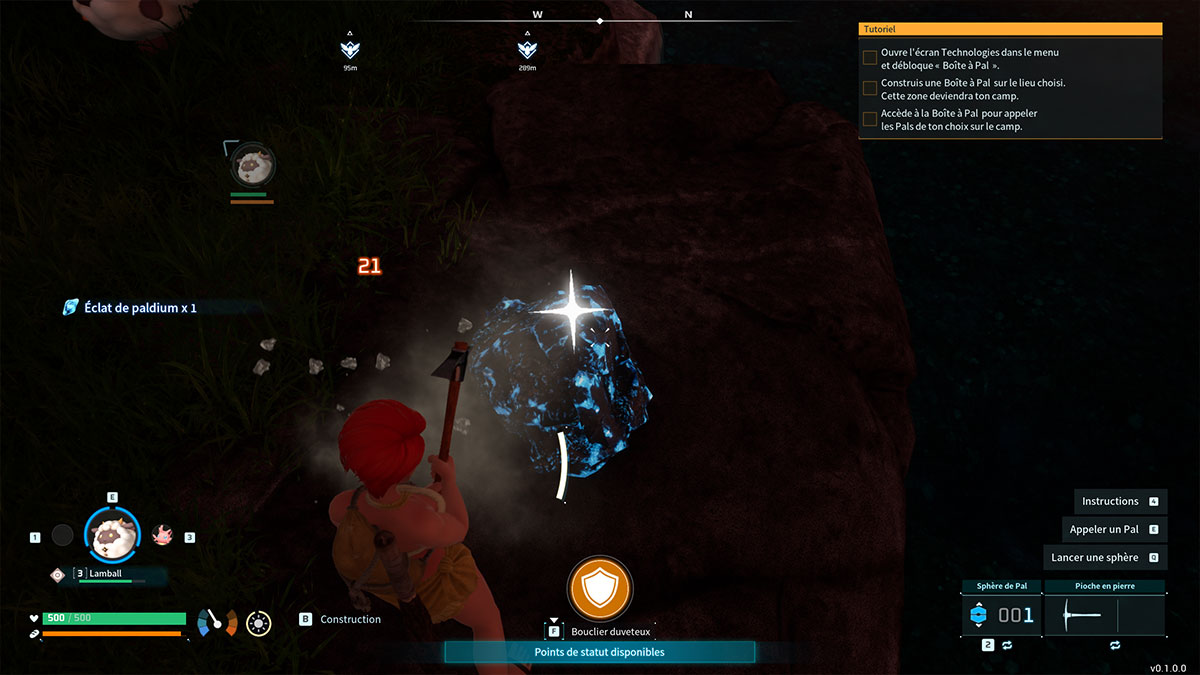Screen dimensions: 1200x675
Task: Click the Bouclier duveteux shield icon
Action: (x=600, y=589)
